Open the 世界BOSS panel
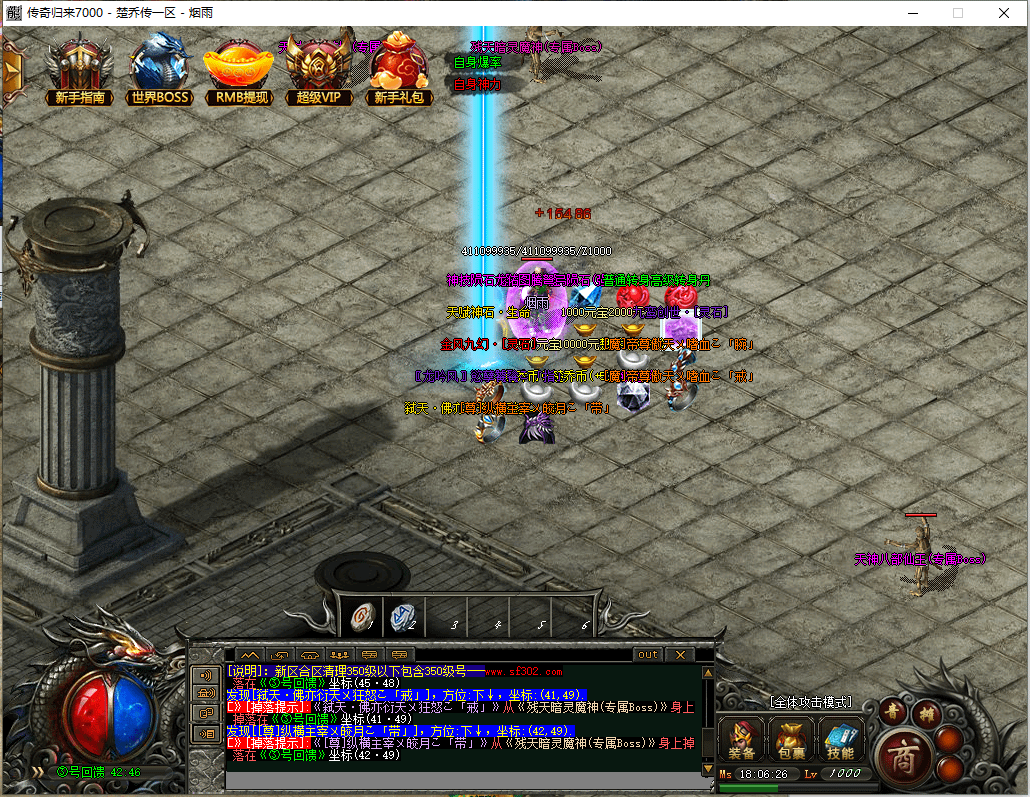This screenshot has width=1030, height=797. pos(160,69)
